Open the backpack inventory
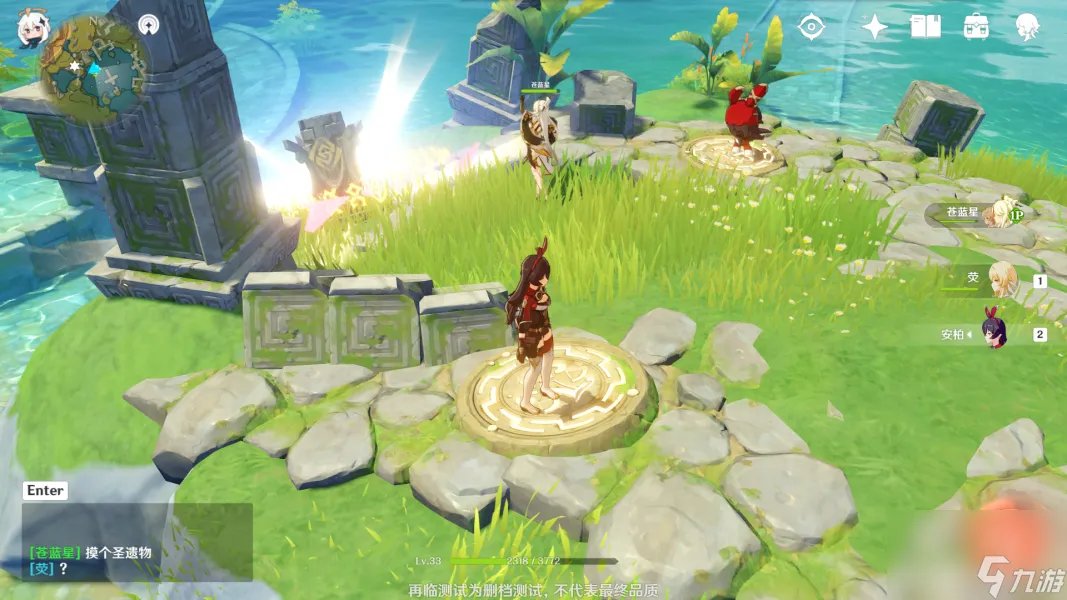 click(x=976, y=27)
